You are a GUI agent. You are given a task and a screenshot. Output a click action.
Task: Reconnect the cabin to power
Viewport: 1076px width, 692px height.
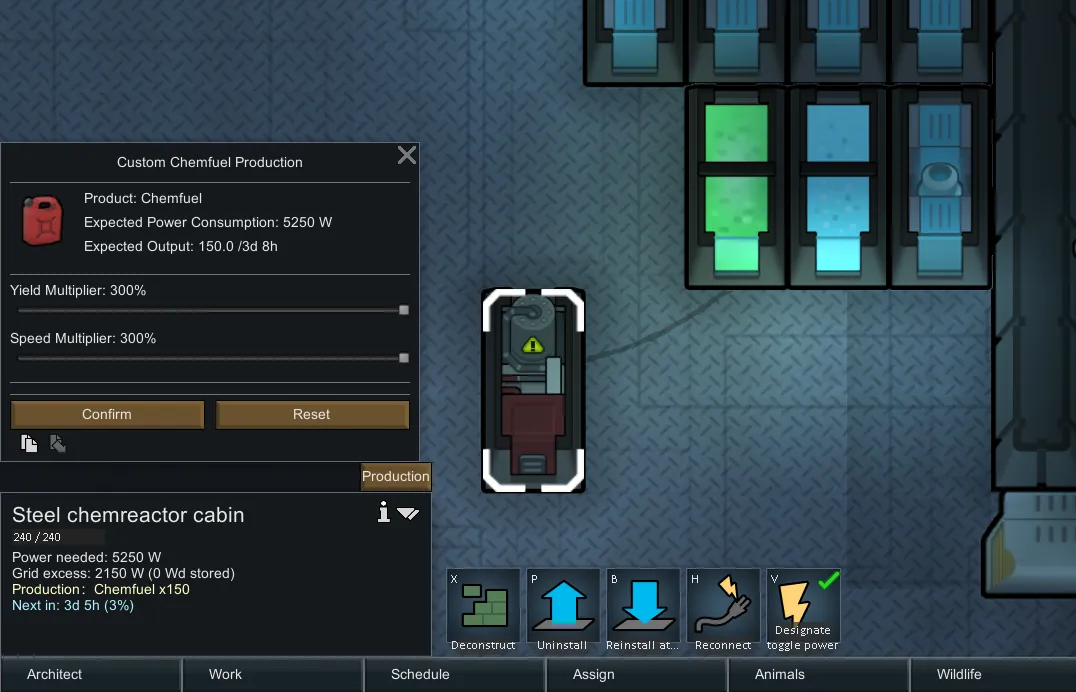(722, 606)
